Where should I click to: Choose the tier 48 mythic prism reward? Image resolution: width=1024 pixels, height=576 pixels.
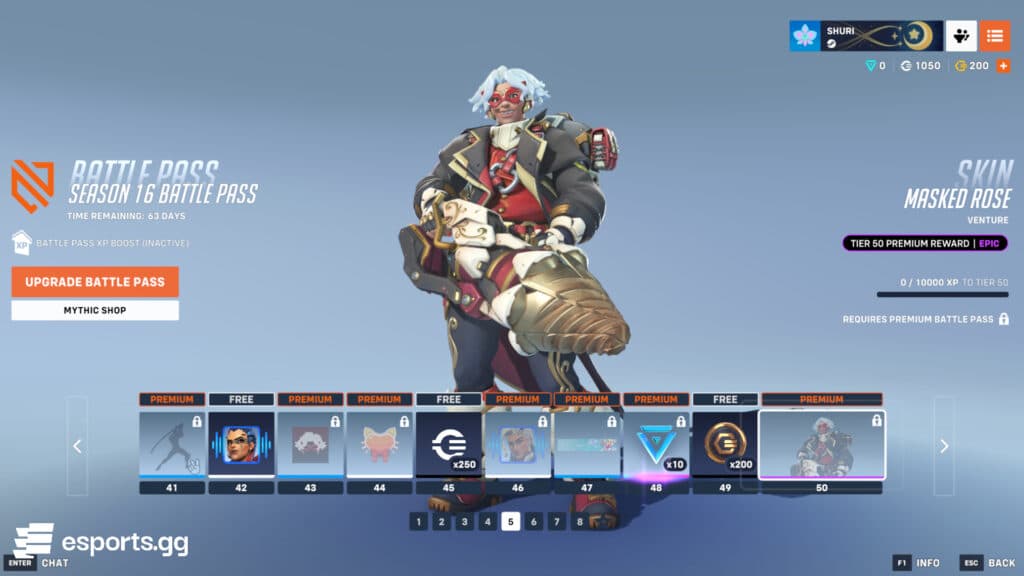tap(656, 444)
